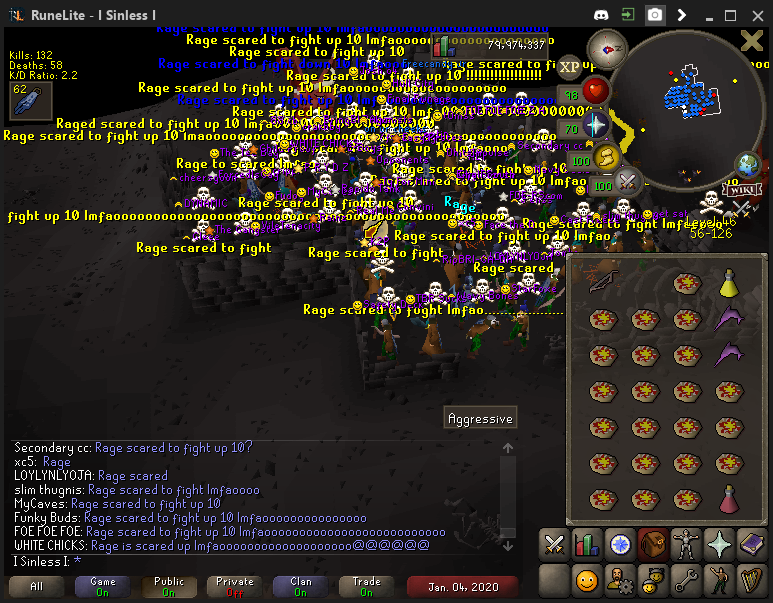
Task: Open the Combat Options tab
Action: 554,545
